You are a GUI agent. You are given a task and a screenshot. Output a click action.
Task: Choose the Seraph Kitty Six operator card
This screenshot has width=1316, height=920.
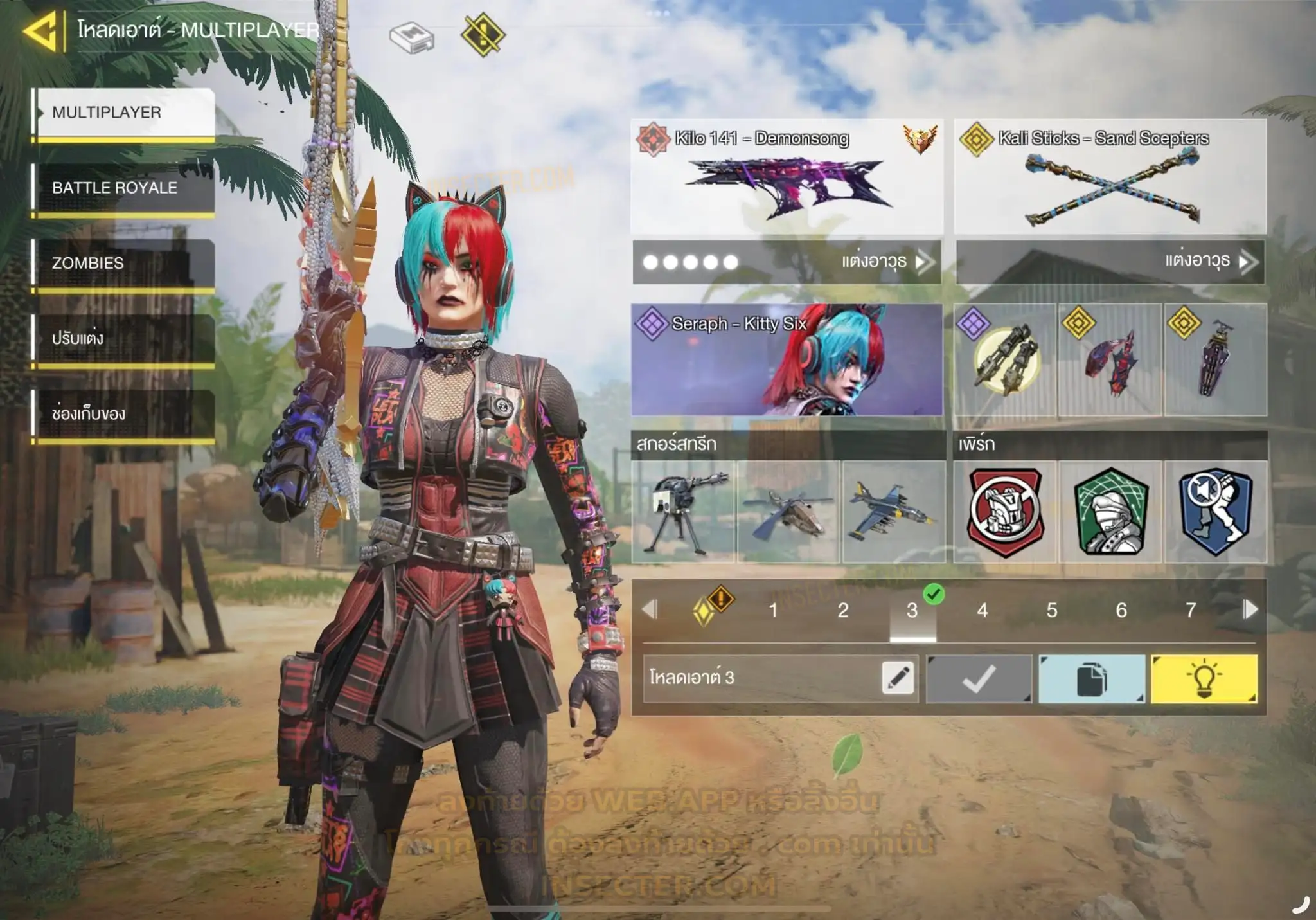tap(787, 359)
